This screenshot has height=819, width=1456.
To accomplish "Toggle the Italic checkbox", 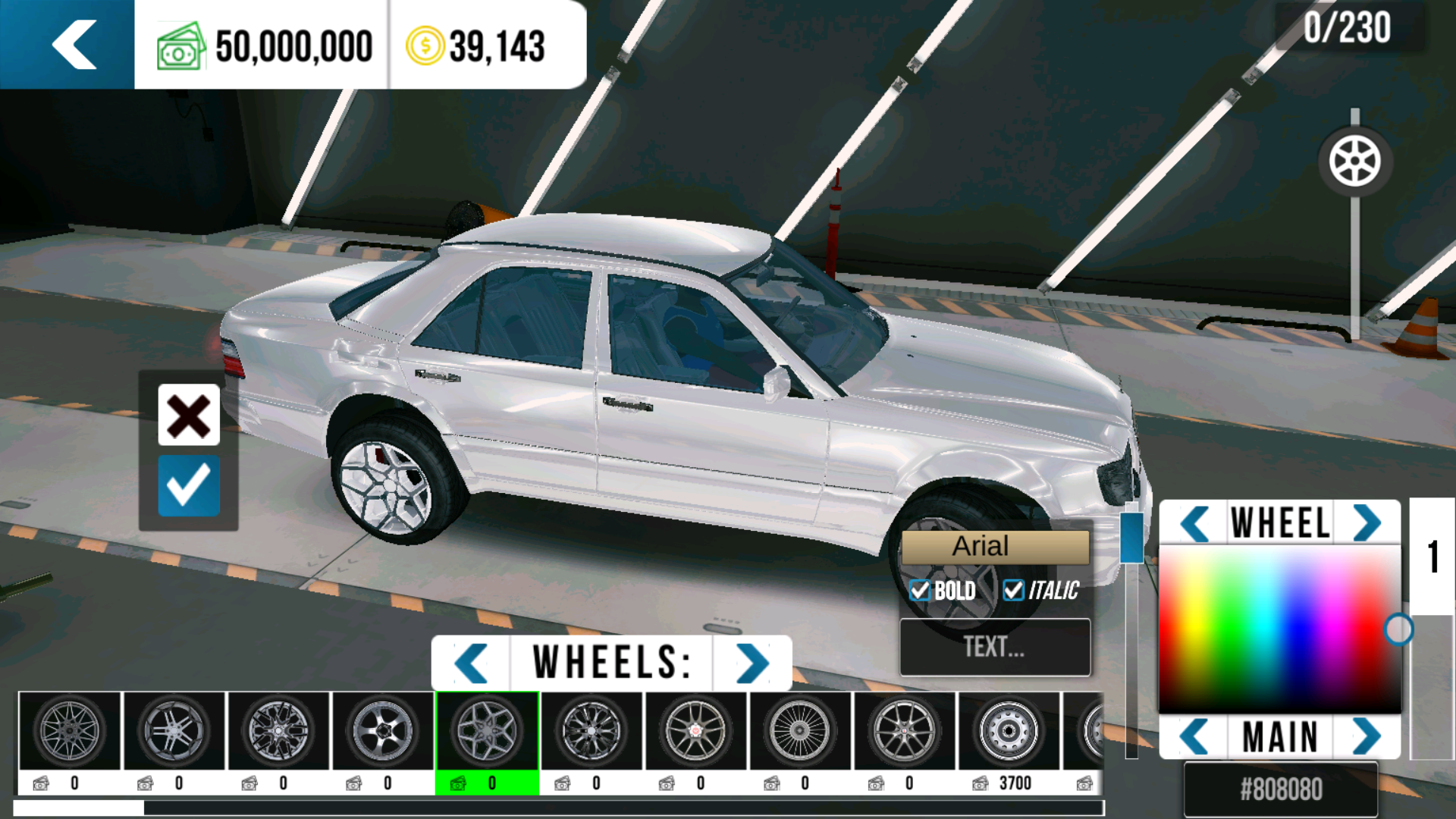I will point(1013,590).
